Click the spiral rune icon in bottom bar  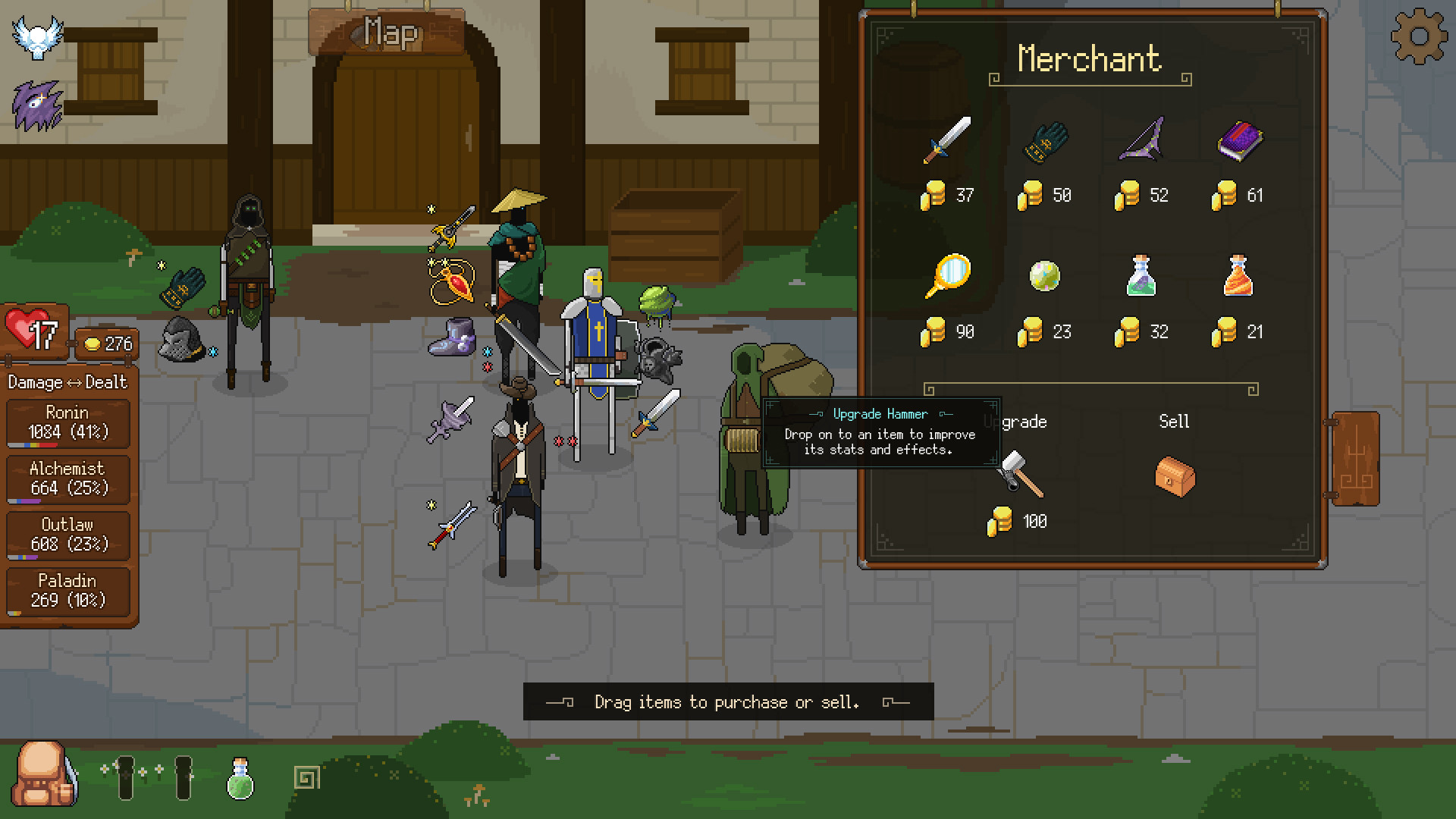(x=306, y=777)
